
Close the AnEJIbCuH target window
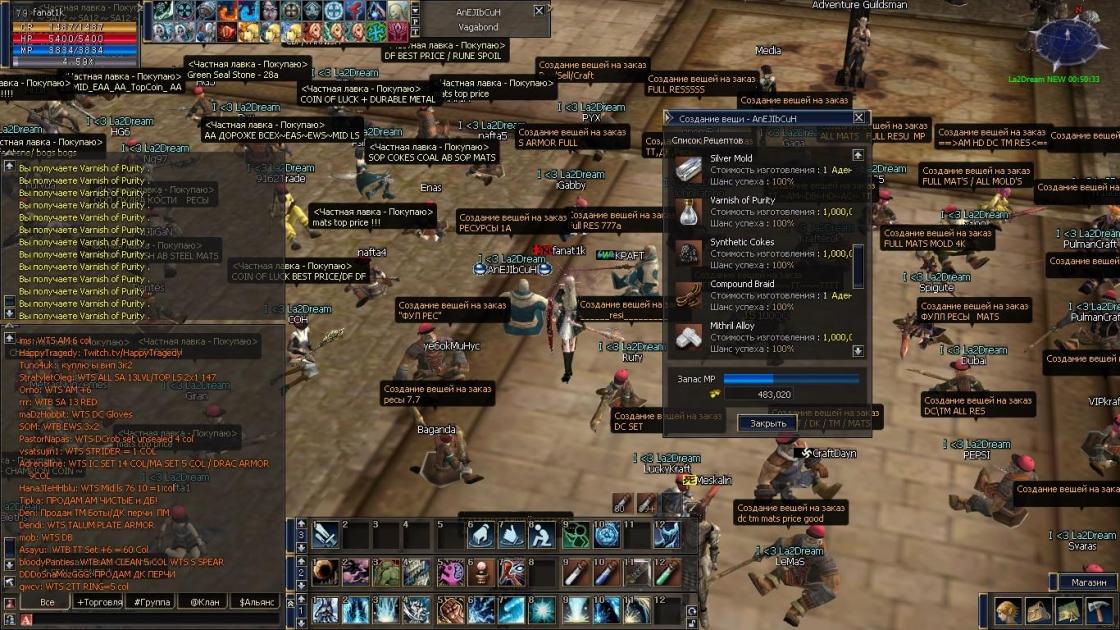pyautogui.click(x=539, y=11)
